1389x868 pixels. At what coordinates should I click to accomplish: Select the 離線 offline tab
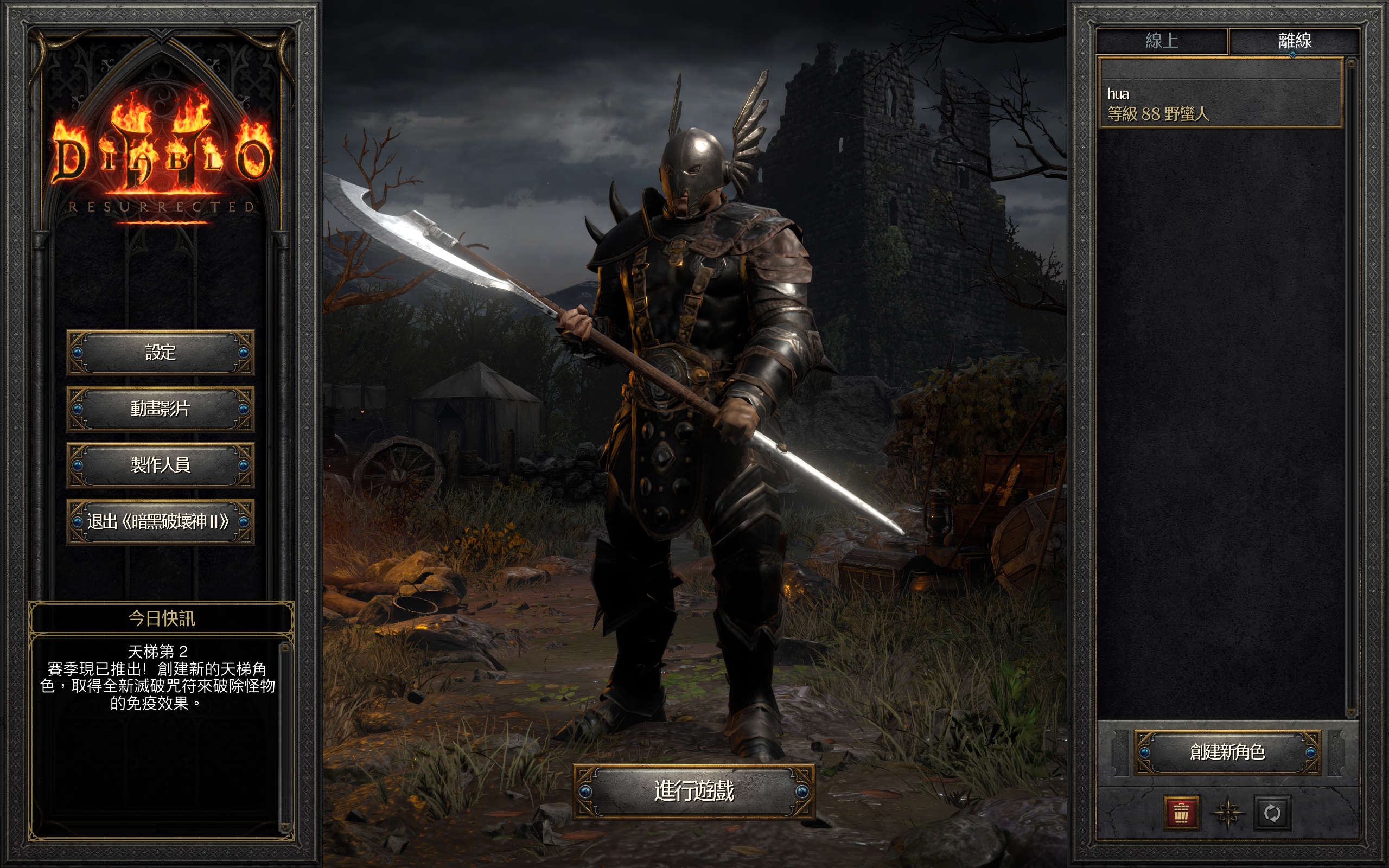tap(1294, 41)
